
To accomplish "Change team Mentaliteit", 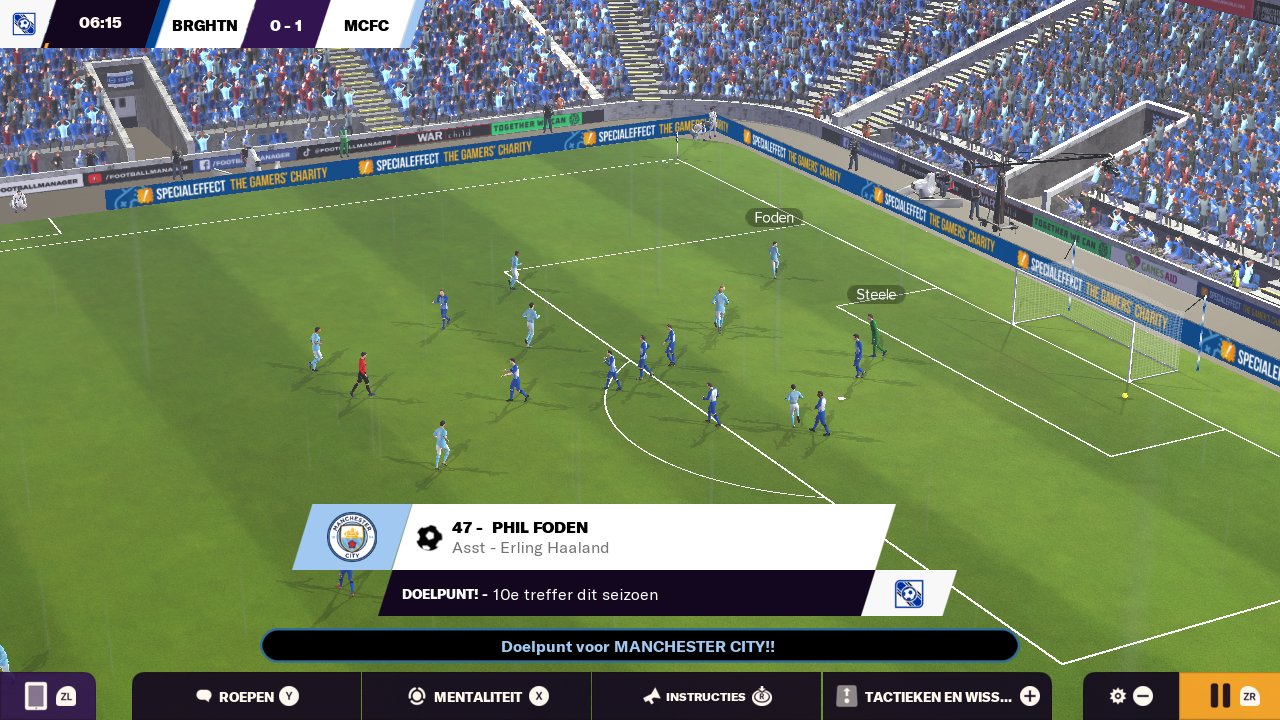I will coord(477,696).
